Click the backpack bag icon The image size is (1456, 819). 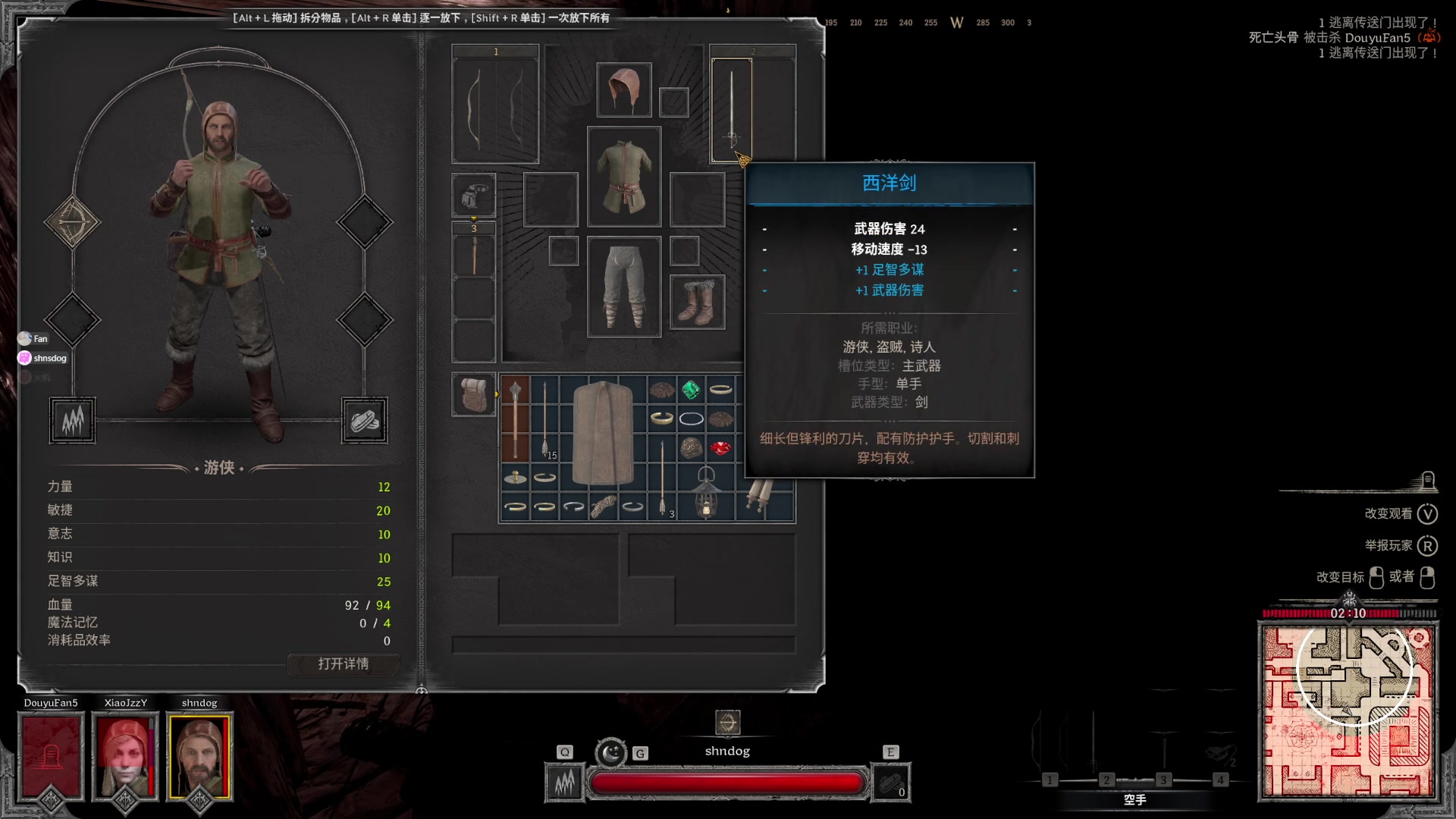(474, 394)
